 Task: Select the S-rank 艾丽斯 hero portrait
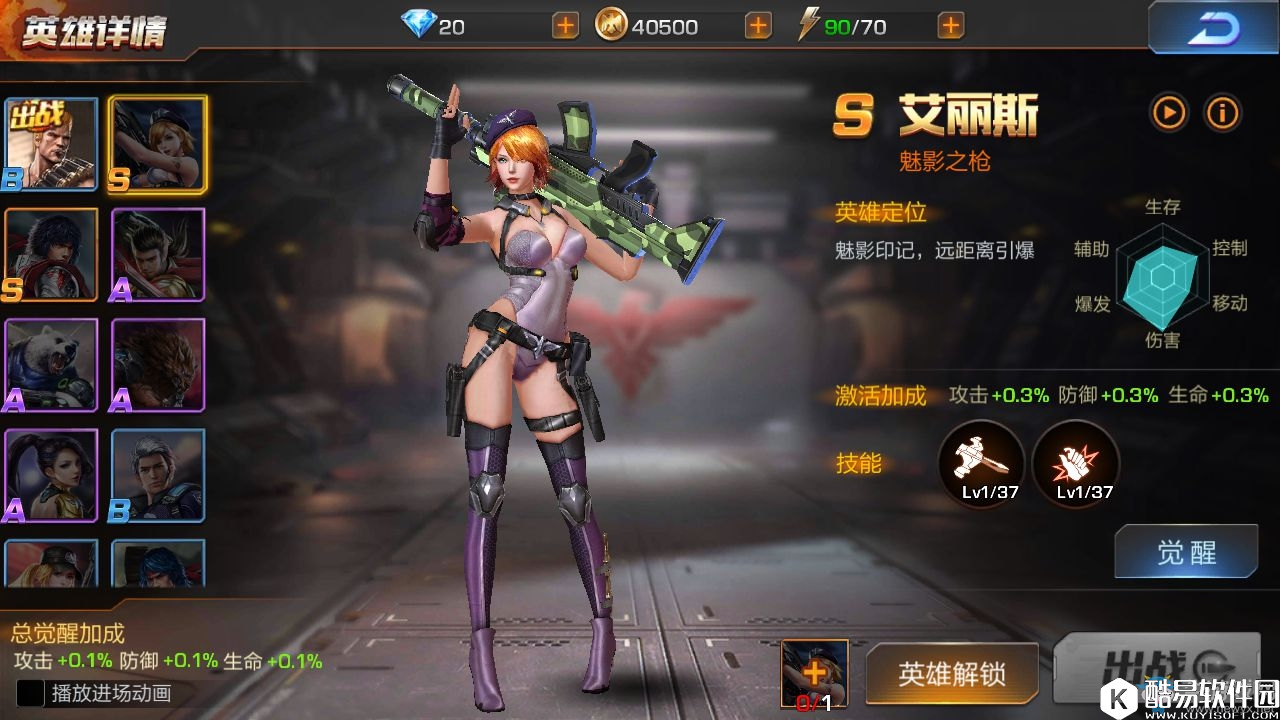pos(157,143)
